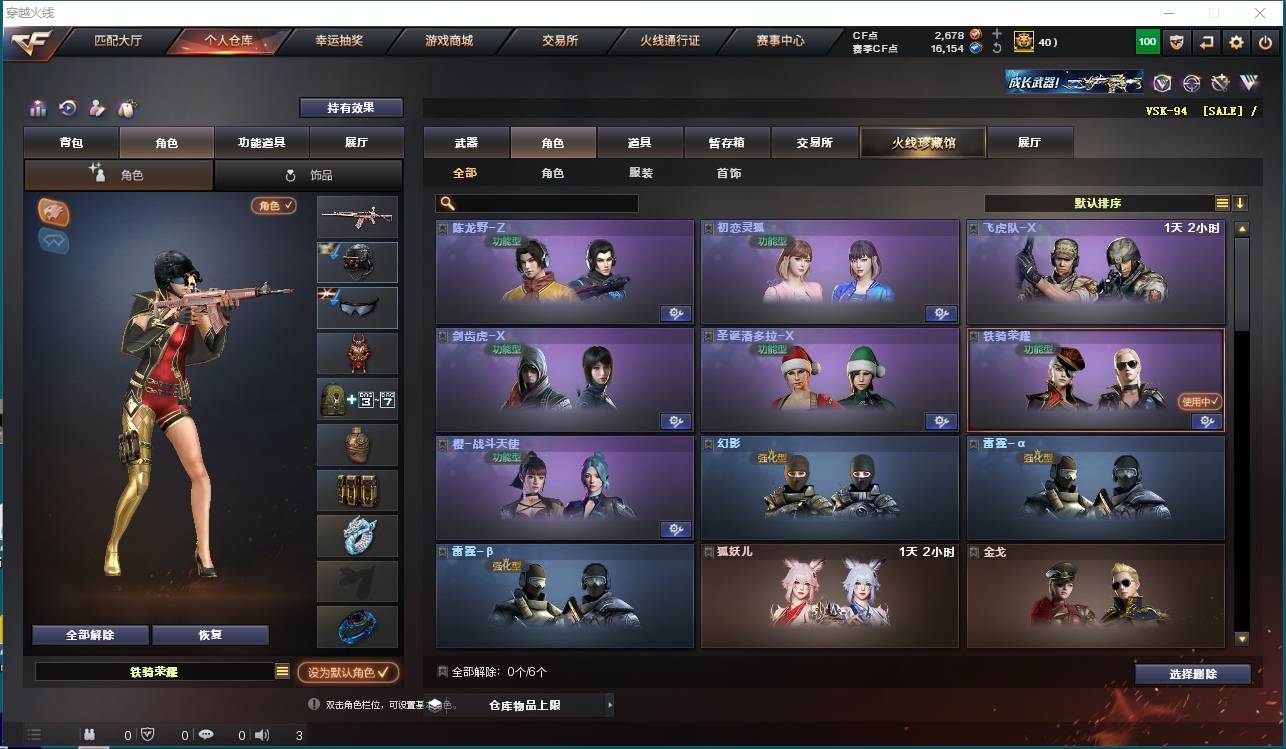Click the speaker icon in the bottom status bar

pos(263,734)
